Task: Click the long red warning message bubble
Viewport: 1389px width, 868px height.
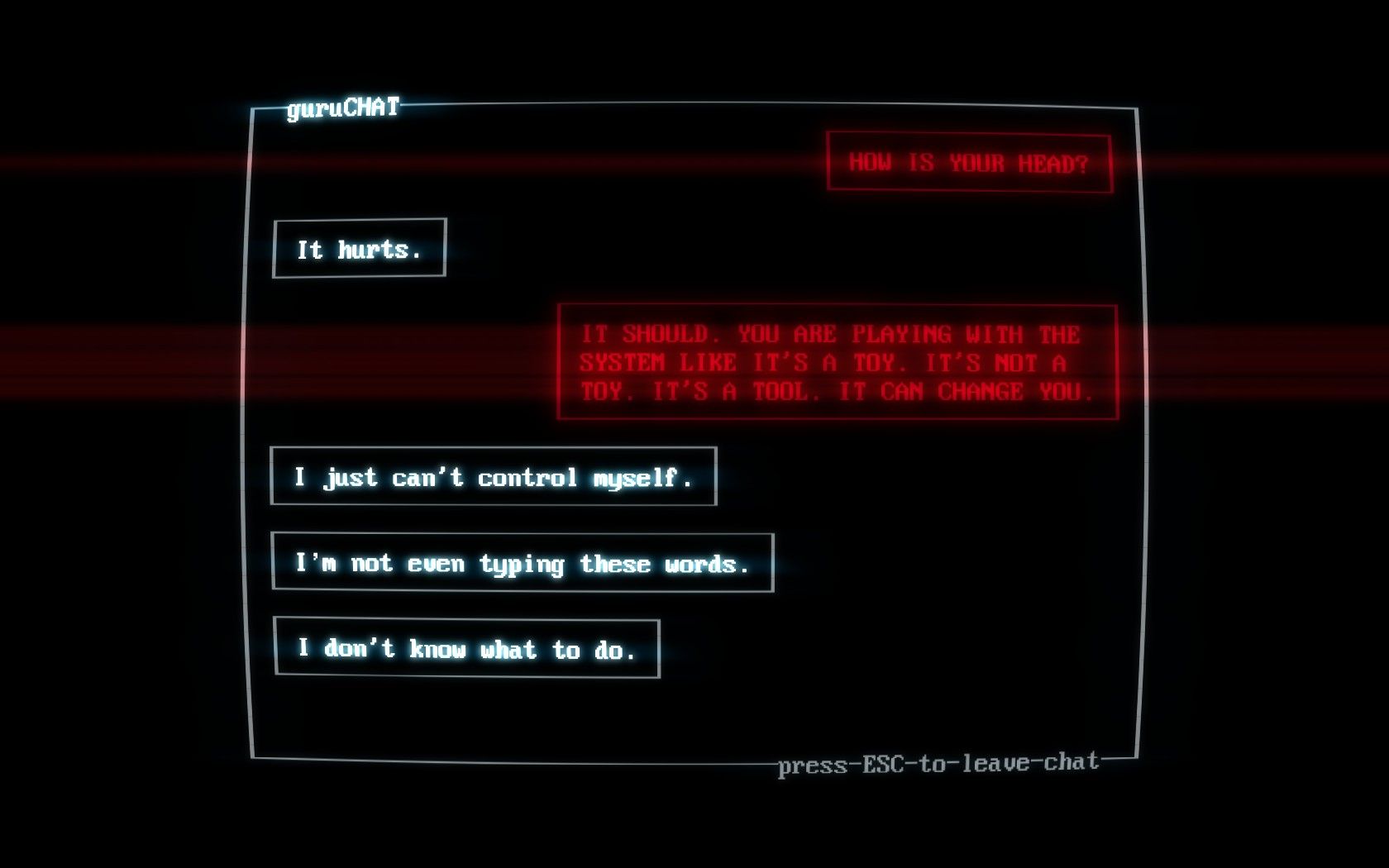Action: pyautogui.click(x=838, y=363)
